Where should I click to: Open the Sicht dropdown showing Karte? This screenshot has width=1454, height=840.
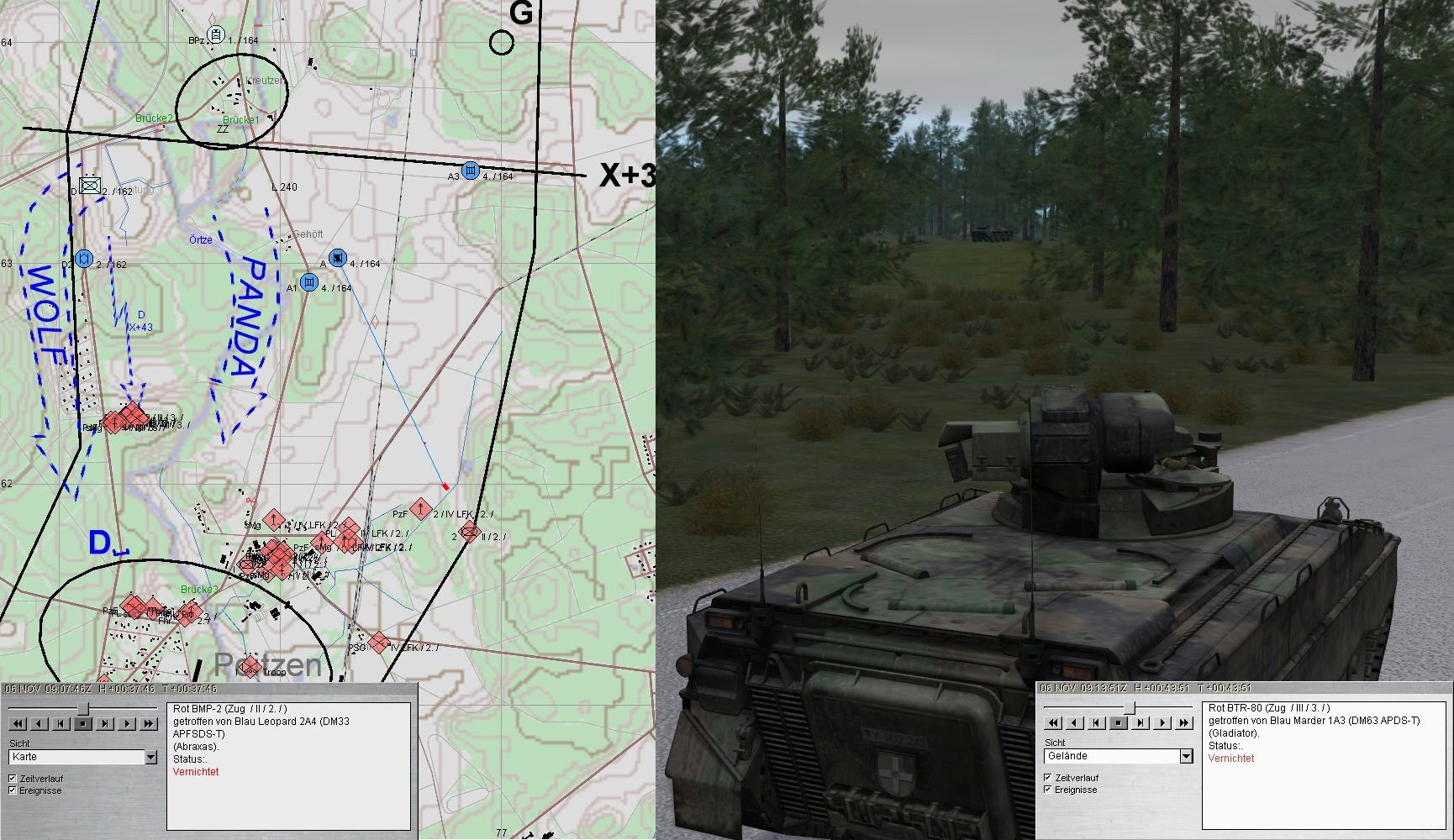(x=151, y=757)
